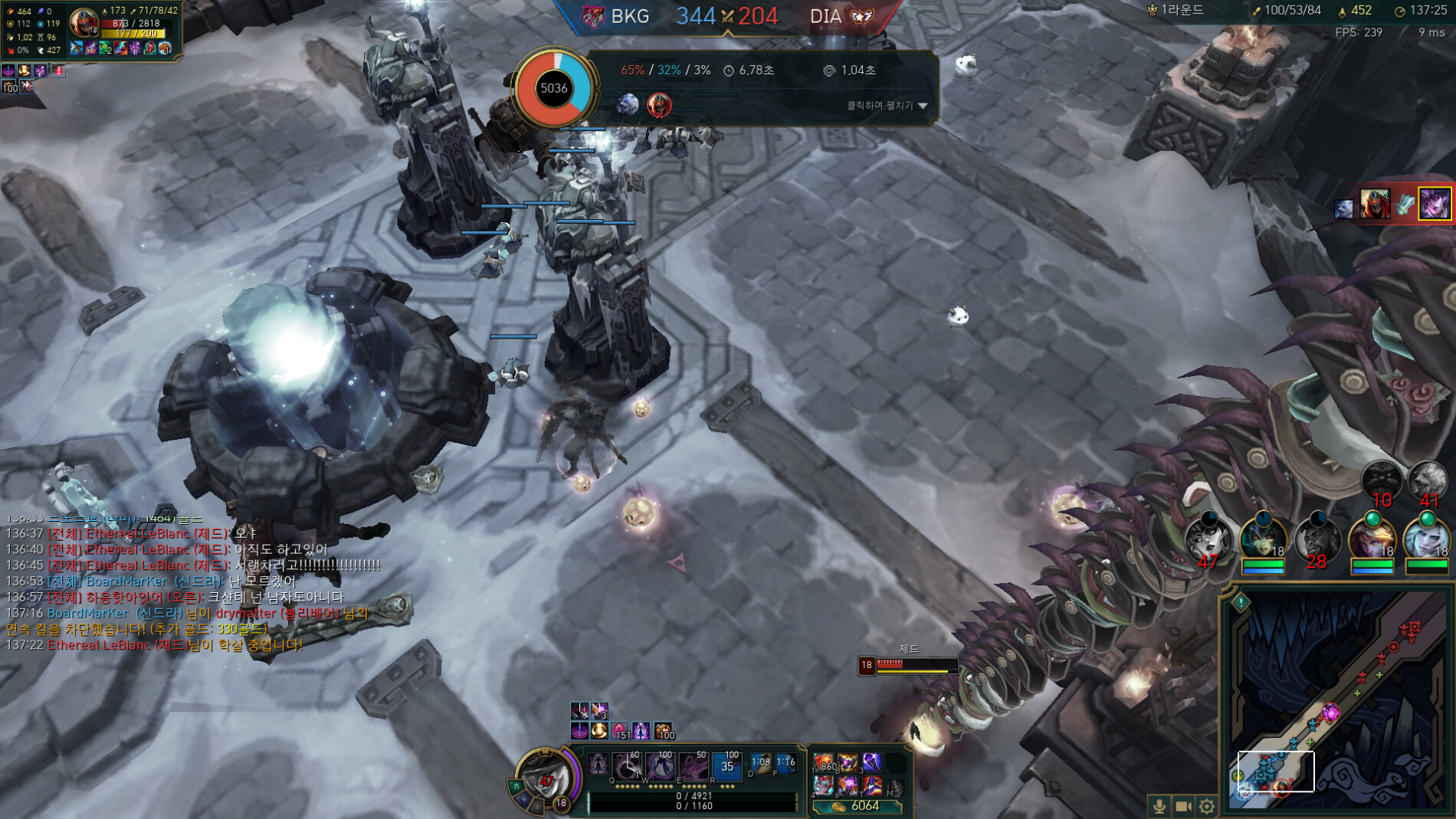The image size is (1456, 819).
Task: Select the first inventory item slot
Action: (x=825, y=763)
